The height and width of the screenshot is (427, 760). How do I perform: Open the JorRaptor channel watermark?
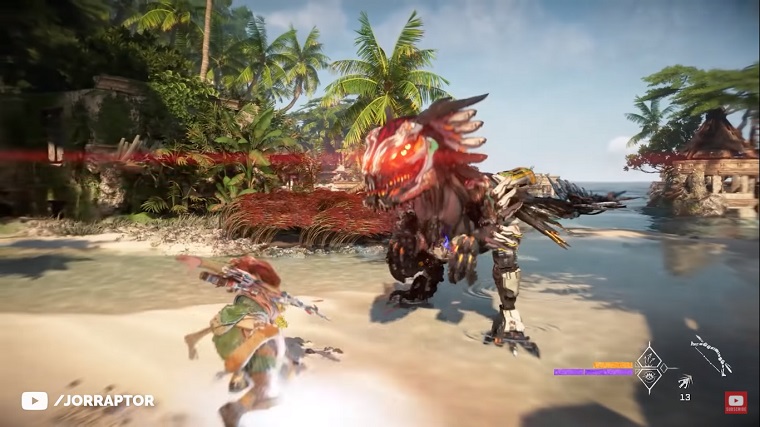click(x=88, y=400)
